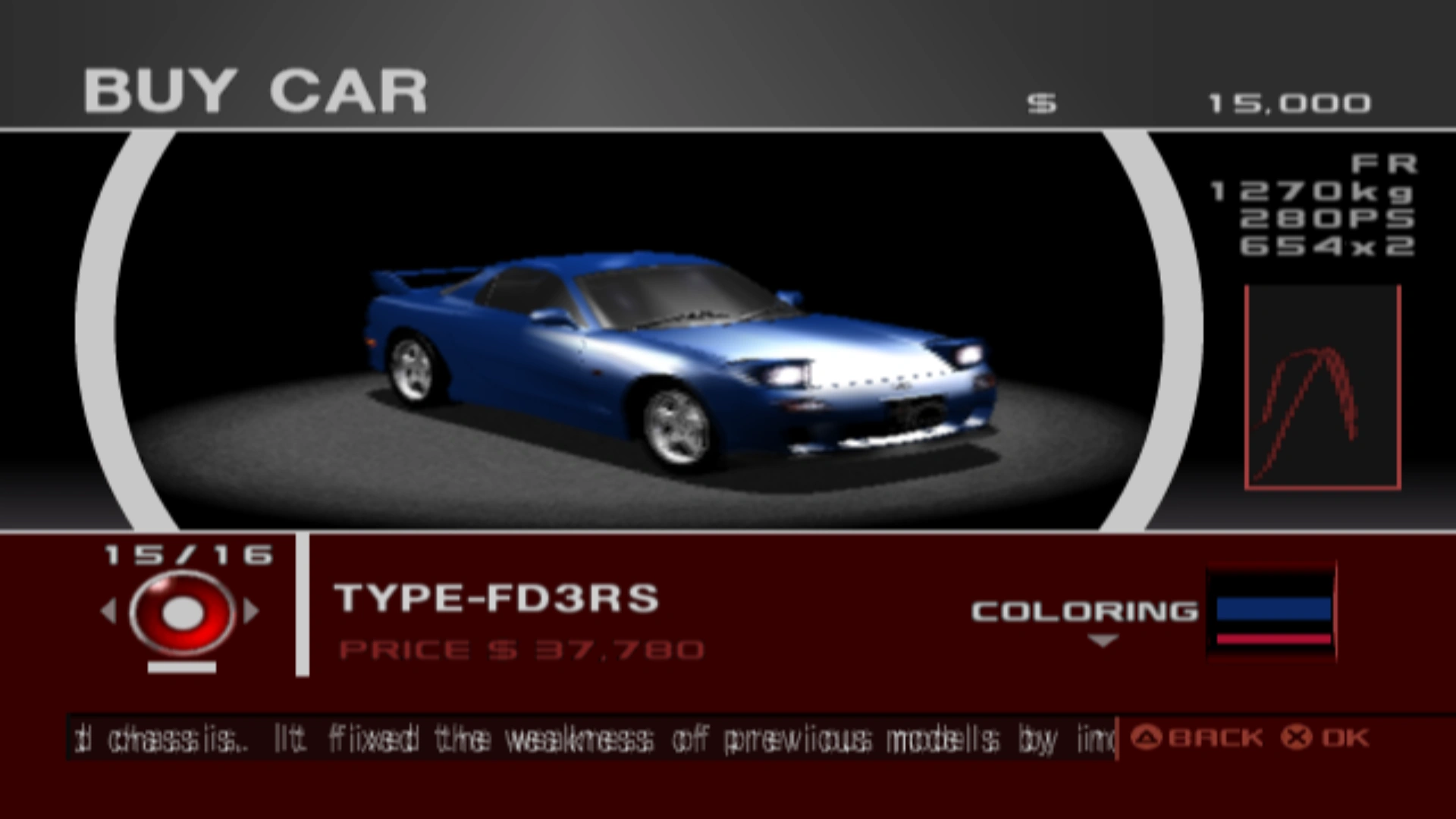Select the TYPE-FD3RS name tab
Screen dimensions: 1456x819
497,599
